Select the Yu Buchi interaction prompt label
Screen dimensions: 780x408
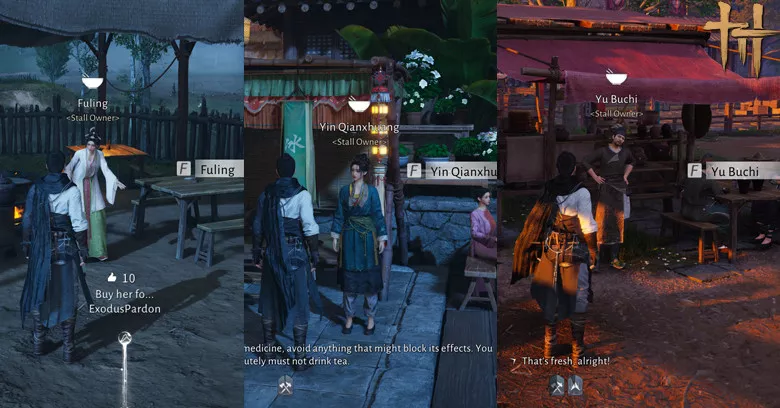[737, 171]
